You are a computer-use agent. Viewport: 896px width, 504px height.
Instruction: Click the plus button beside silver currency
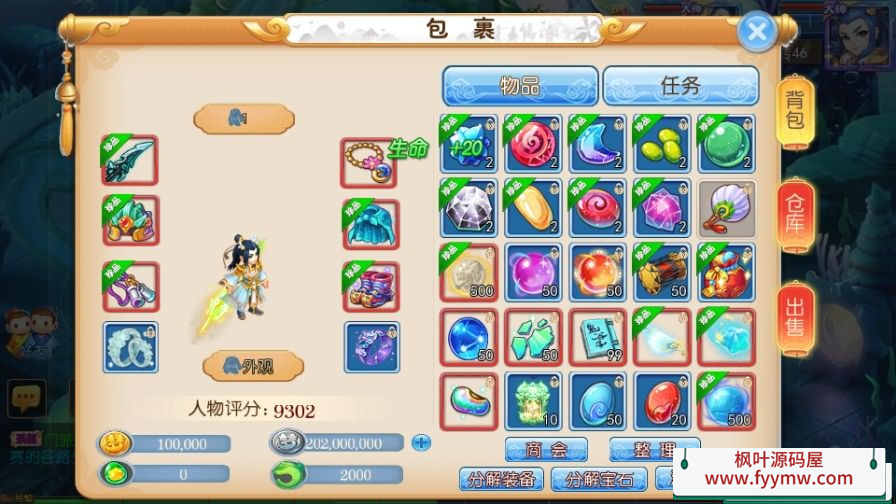421,442
